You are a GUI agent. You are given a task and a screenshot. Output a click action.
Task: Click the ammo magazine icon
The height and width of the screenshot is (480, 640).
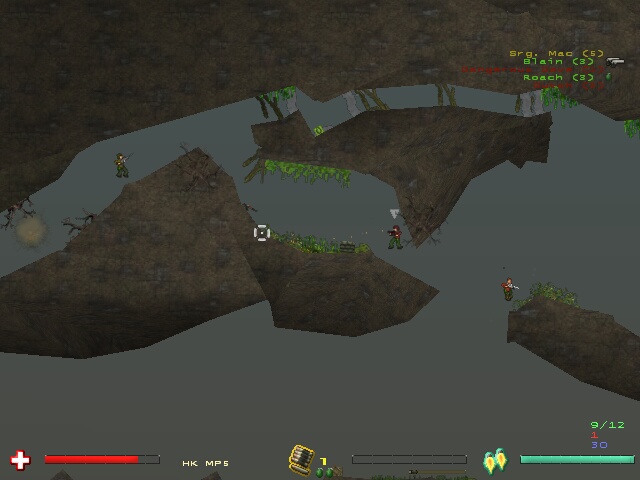coord(300,457)
